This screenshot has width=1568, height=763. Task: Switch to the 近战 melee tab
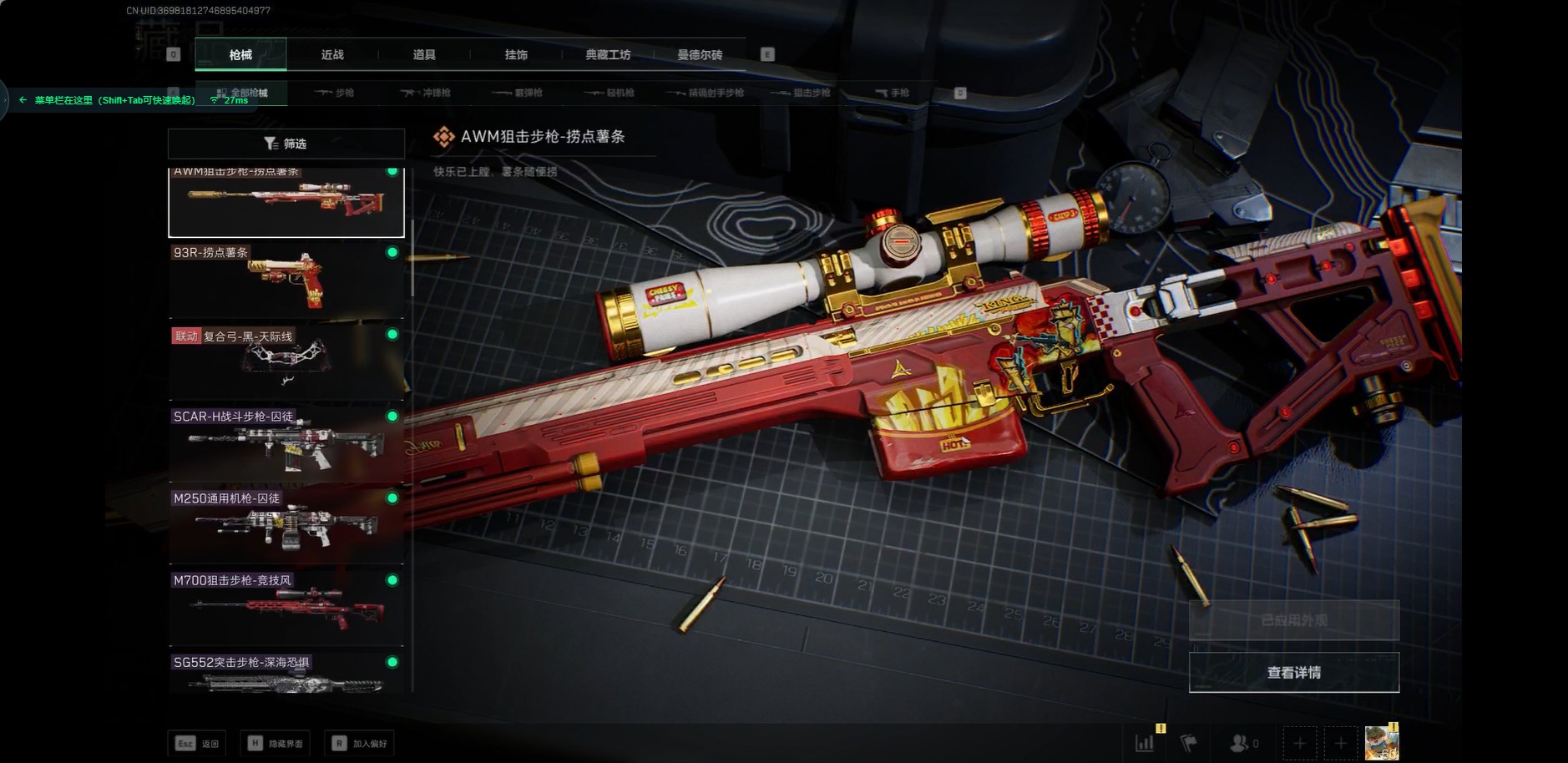coord(332,55)
